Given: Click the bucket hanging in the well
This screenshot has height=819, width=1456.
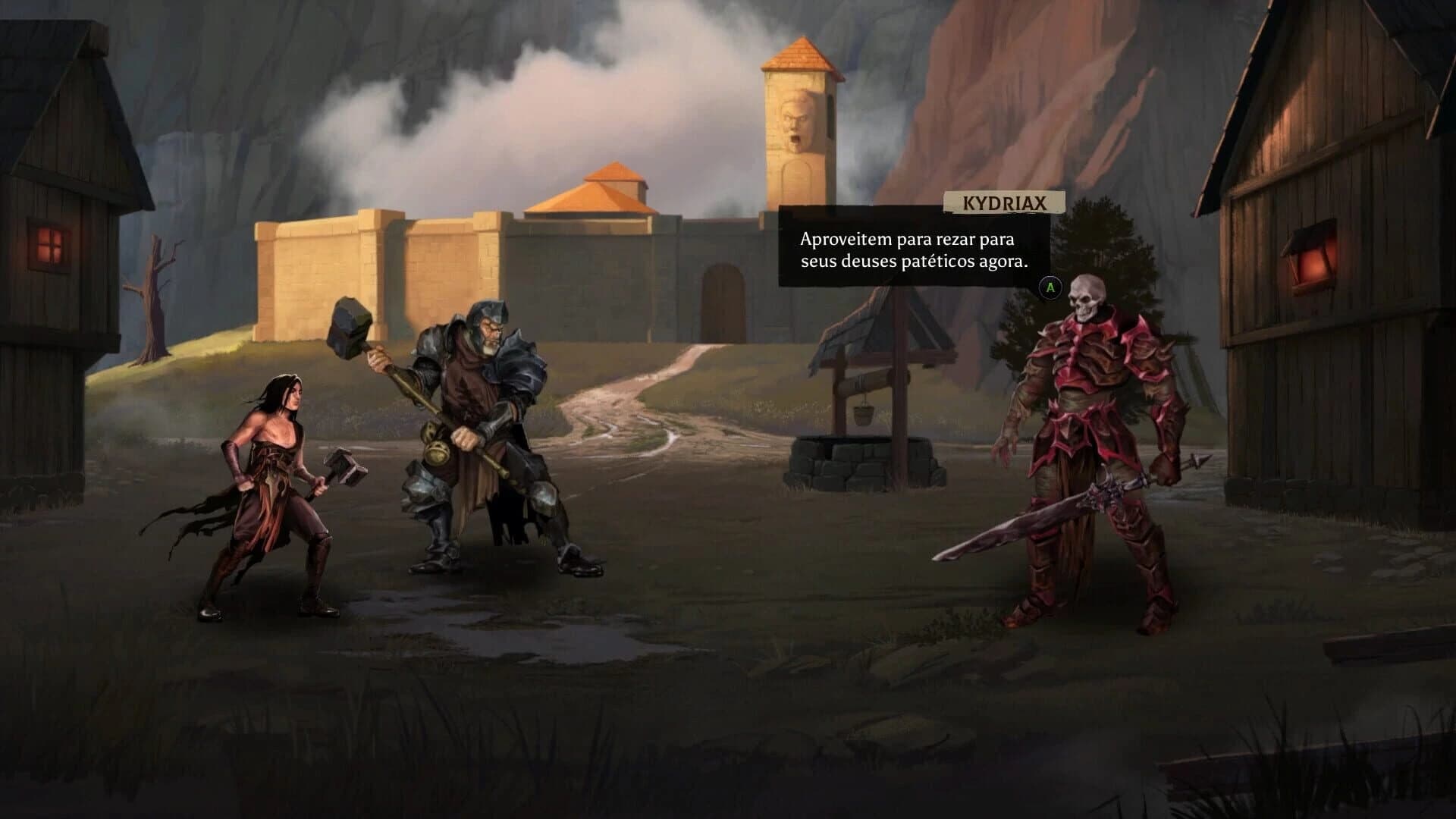Looking at the screenshot, I should (x=864, y=413).
